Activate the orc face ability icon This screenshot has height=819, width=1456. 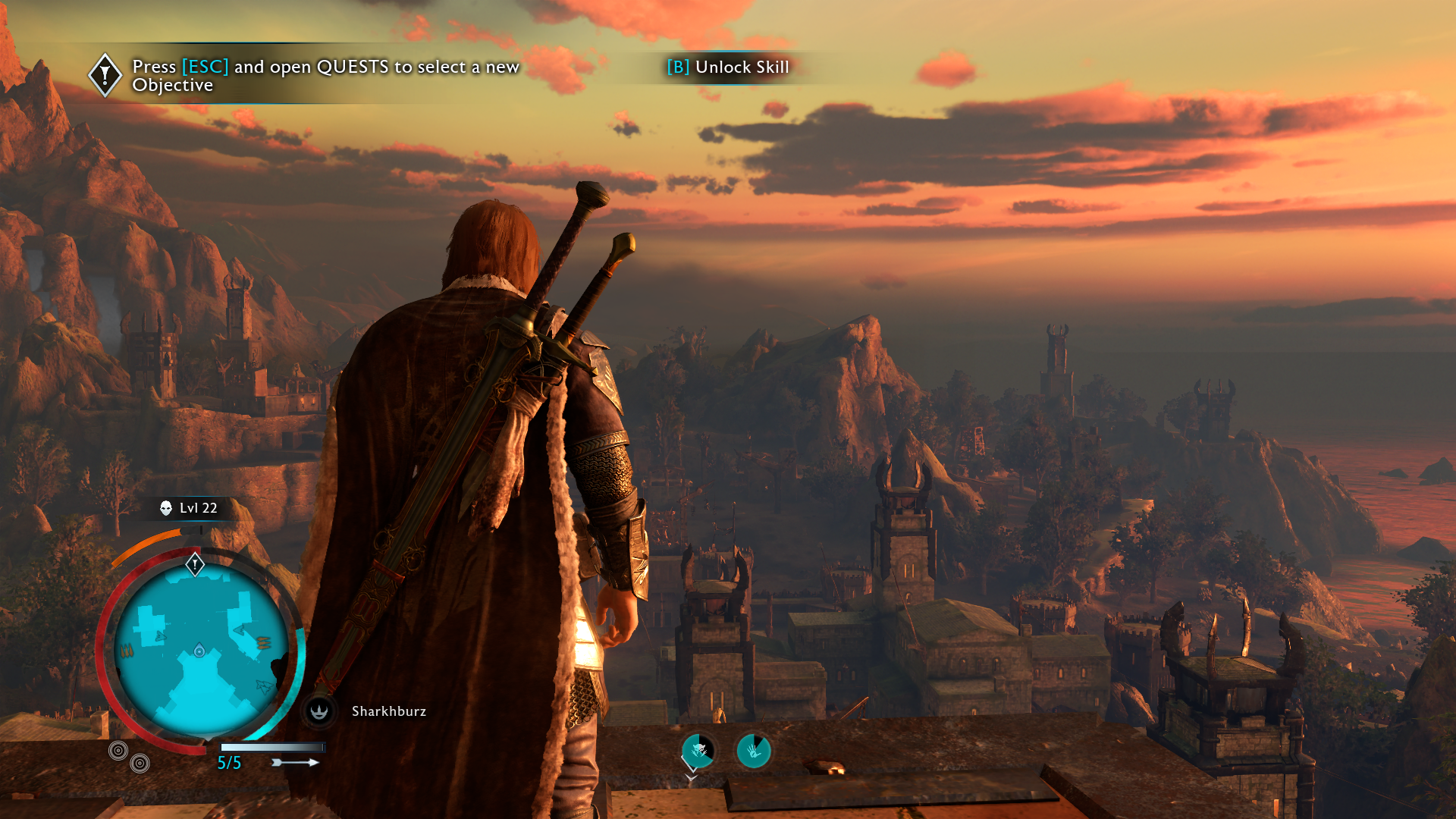[x=698, y=751]
